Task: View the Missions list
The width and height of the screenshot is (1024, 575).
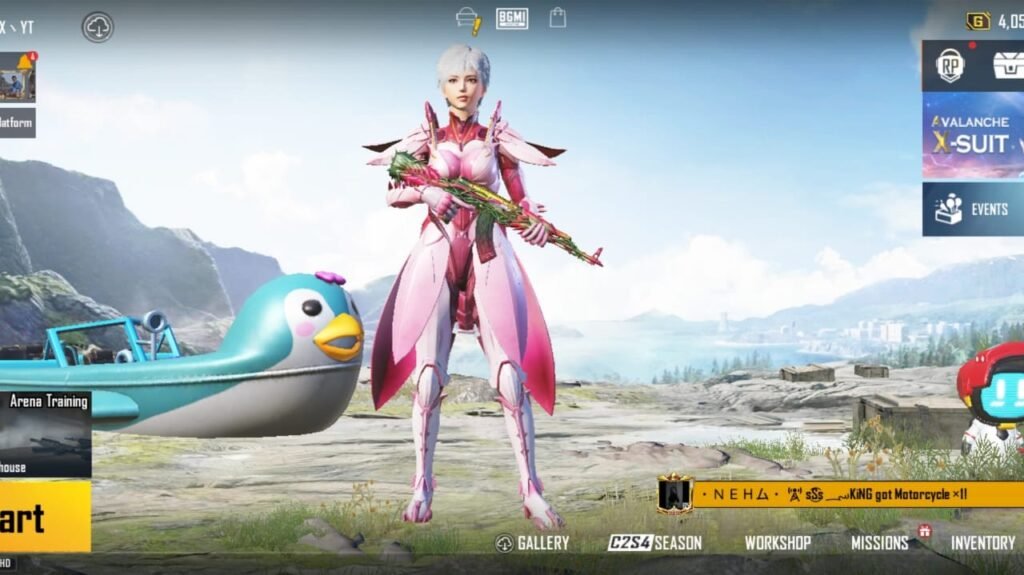Action: tap(879, 543)
